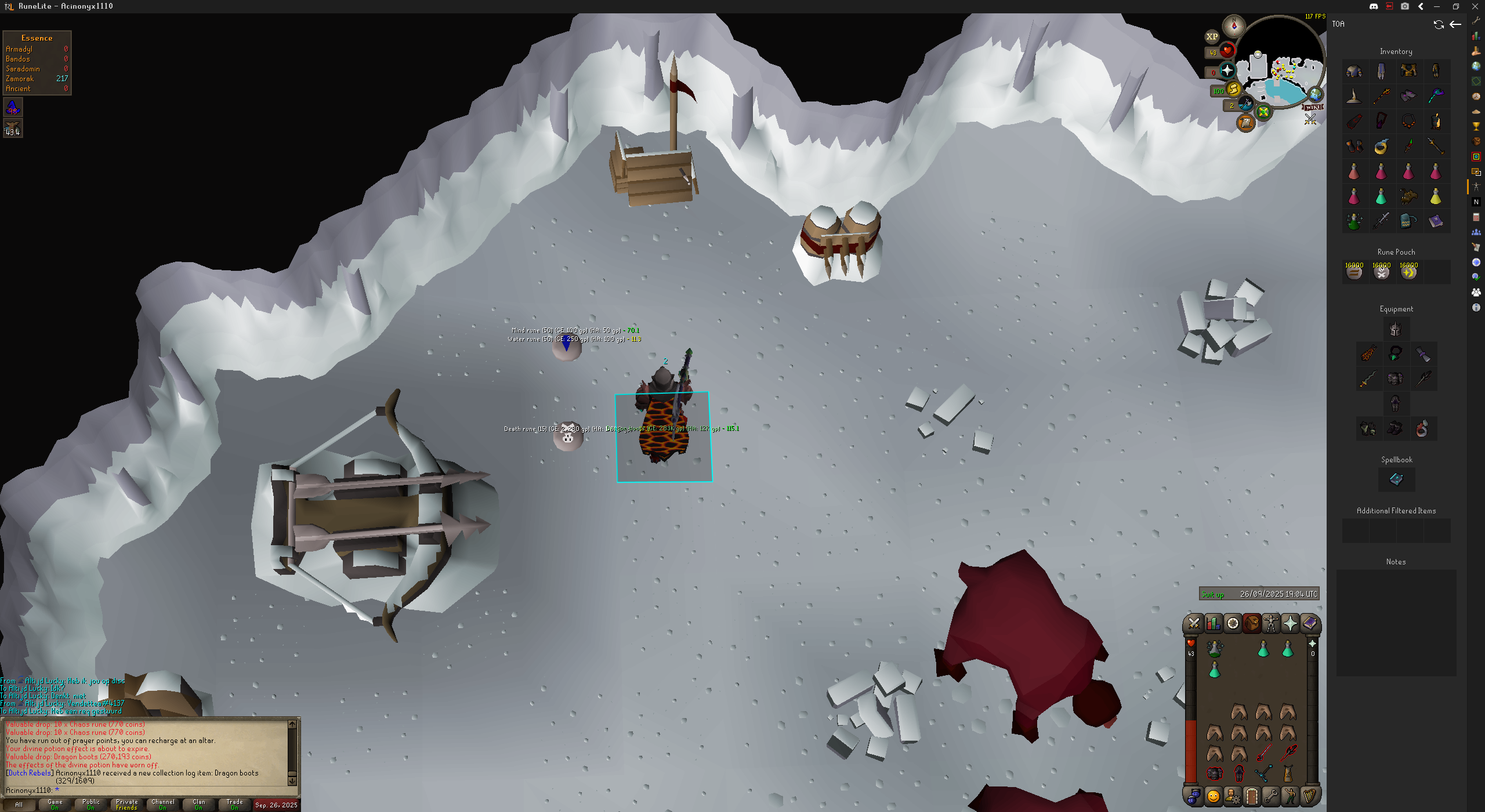Select the Trade chat filter tab

234,804
